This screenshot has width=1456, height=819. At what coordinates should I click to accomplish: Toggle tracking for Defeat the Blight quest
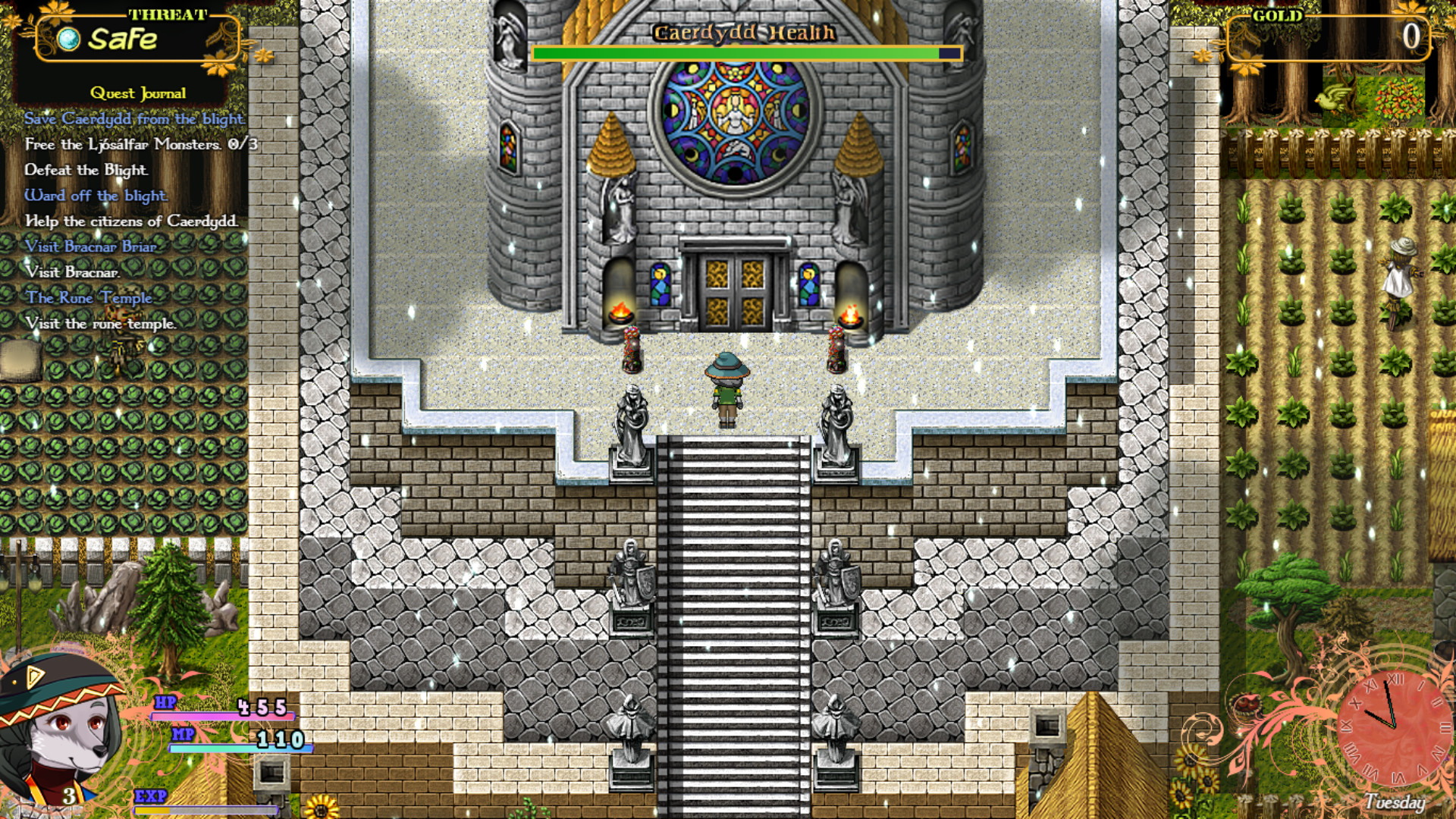click(x=86, y=171)
